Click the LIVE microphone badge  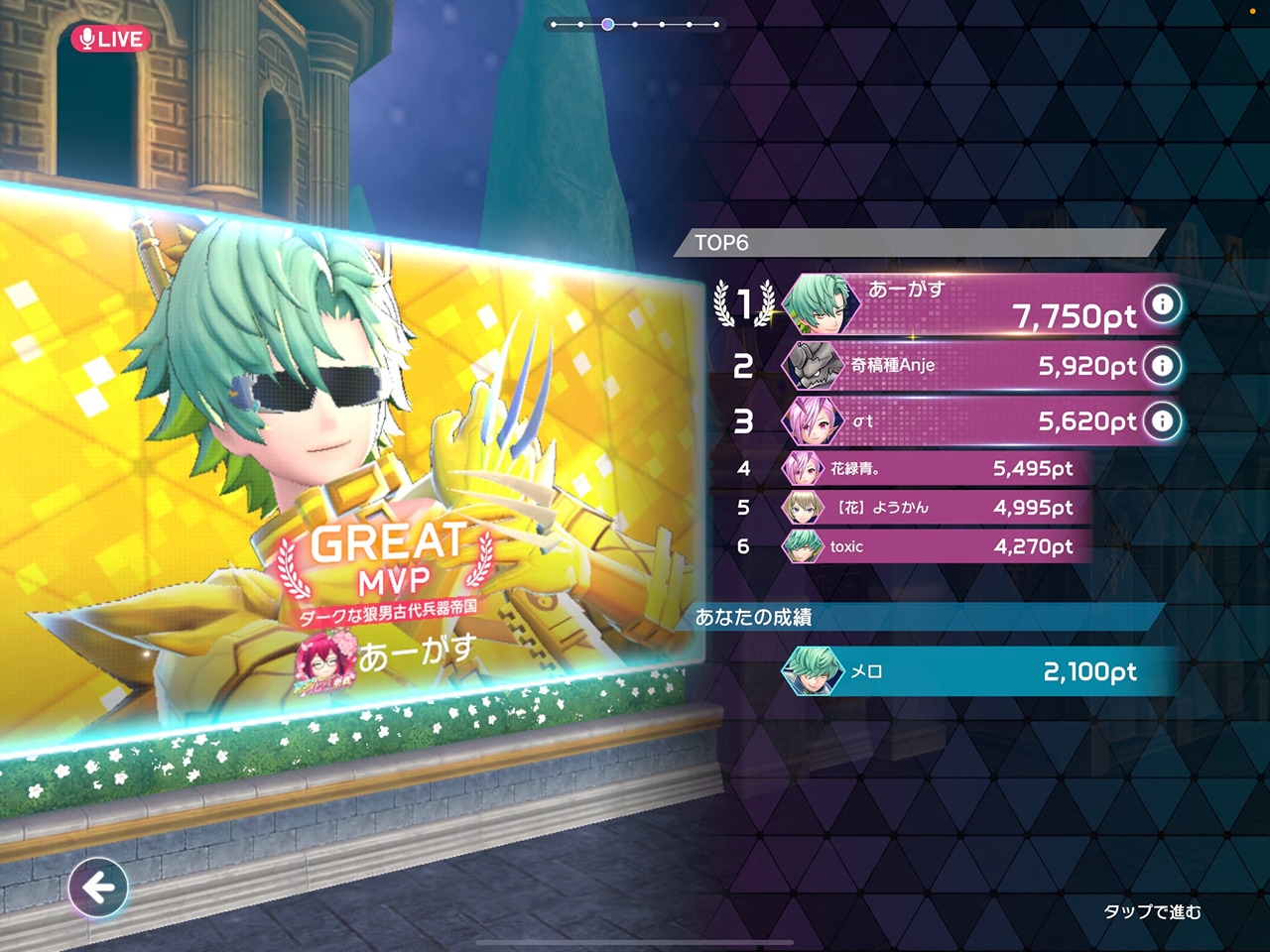coord(110,39)
